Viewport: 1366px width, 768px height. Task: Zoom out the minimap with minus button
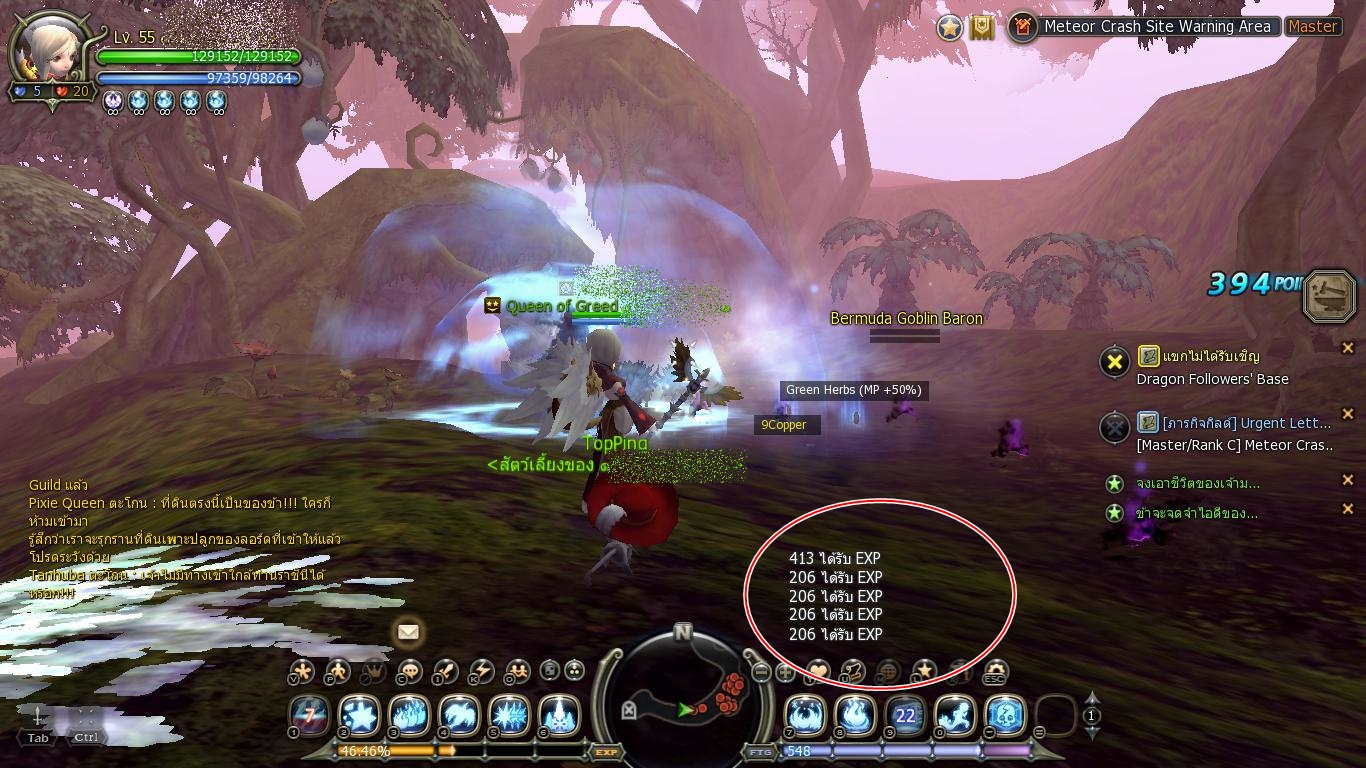761,673
